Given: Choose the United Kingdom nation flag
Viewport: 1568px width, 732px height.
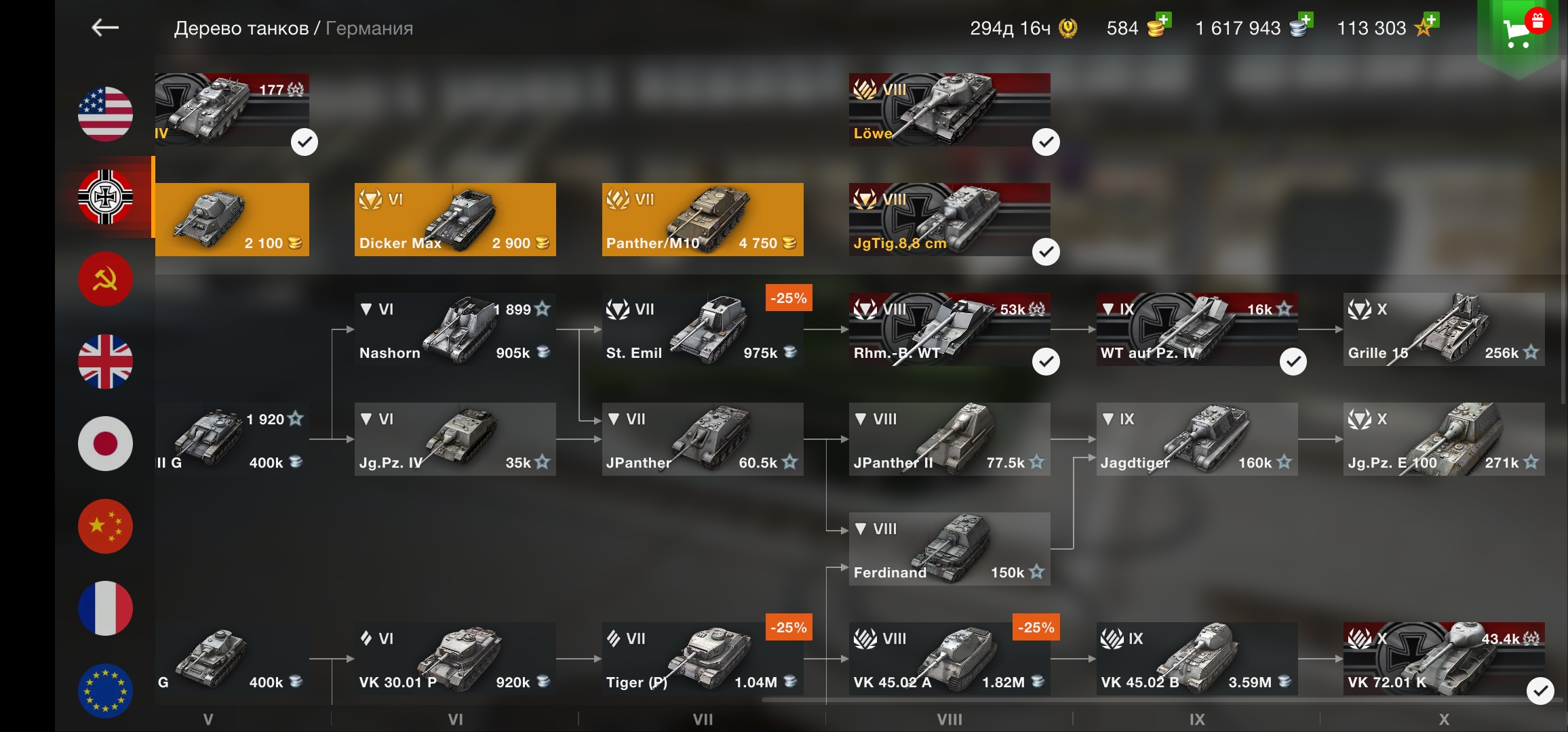Looking at the screenshot, I should [x=105, y=361].
